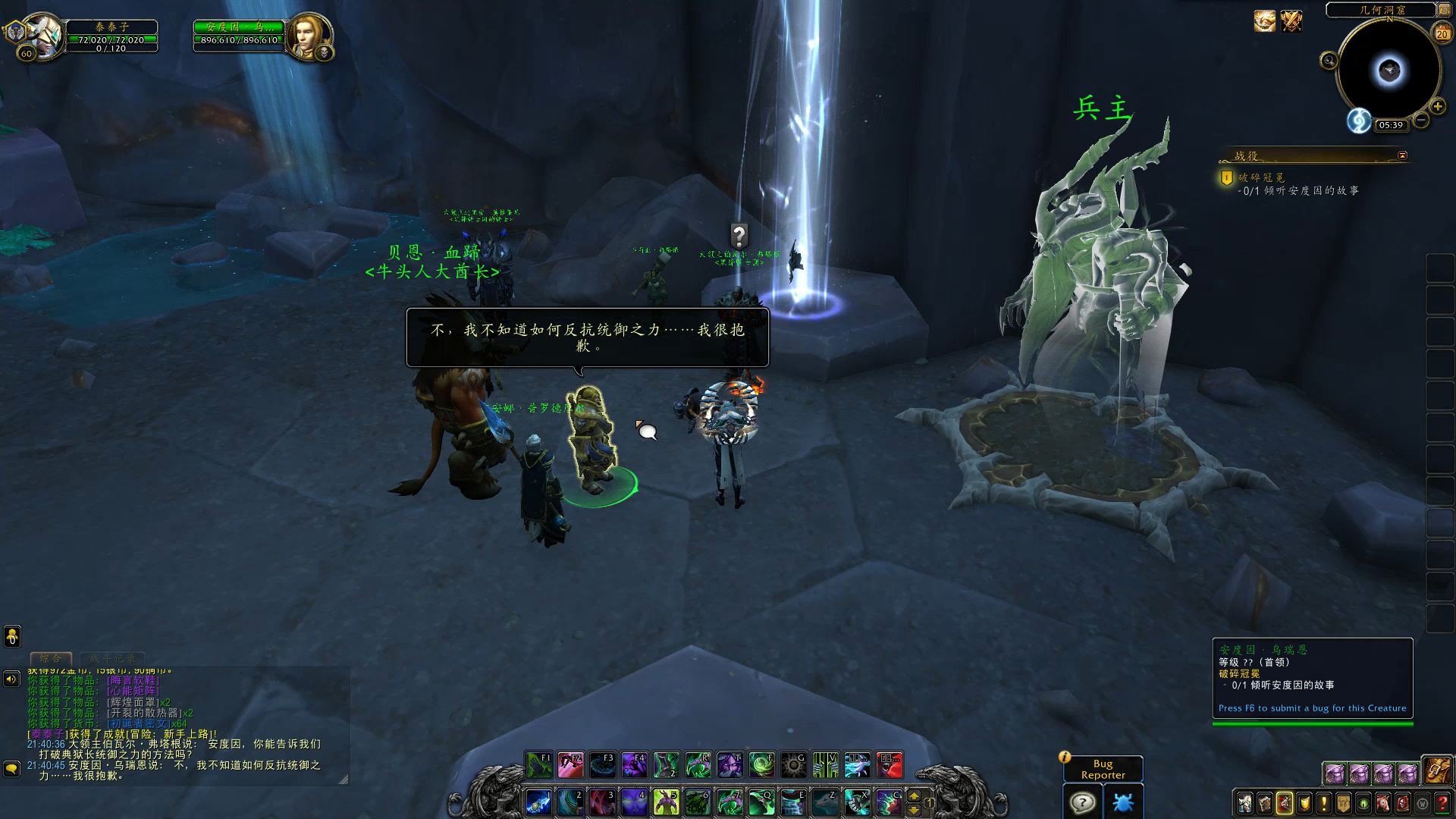Click the blue bug report button
The height and width of the screenshot is (819, 1456).
point(1123,802)
